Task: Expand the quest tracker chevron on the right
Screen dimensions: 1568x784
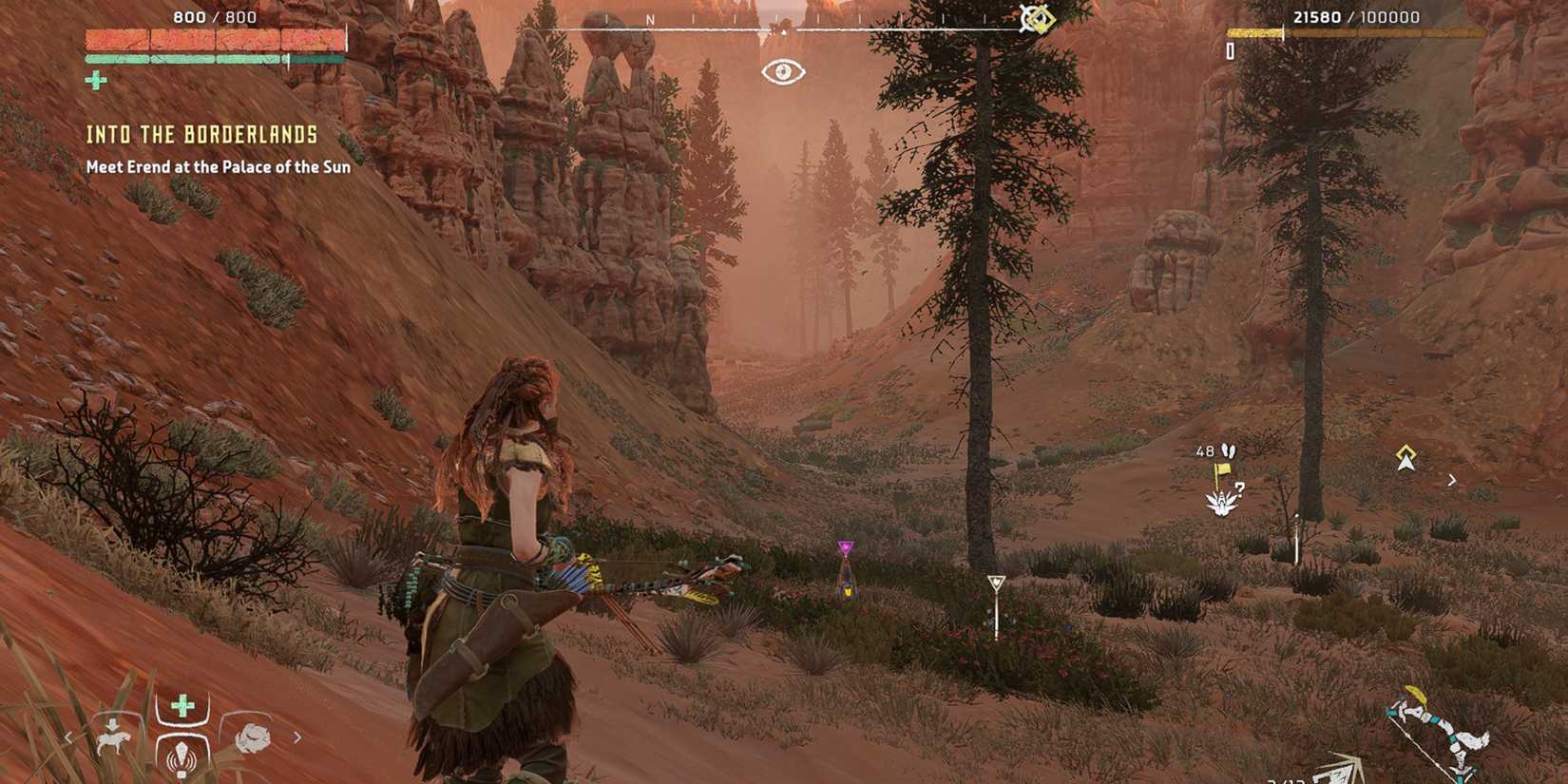Action: click(1453, 481)
